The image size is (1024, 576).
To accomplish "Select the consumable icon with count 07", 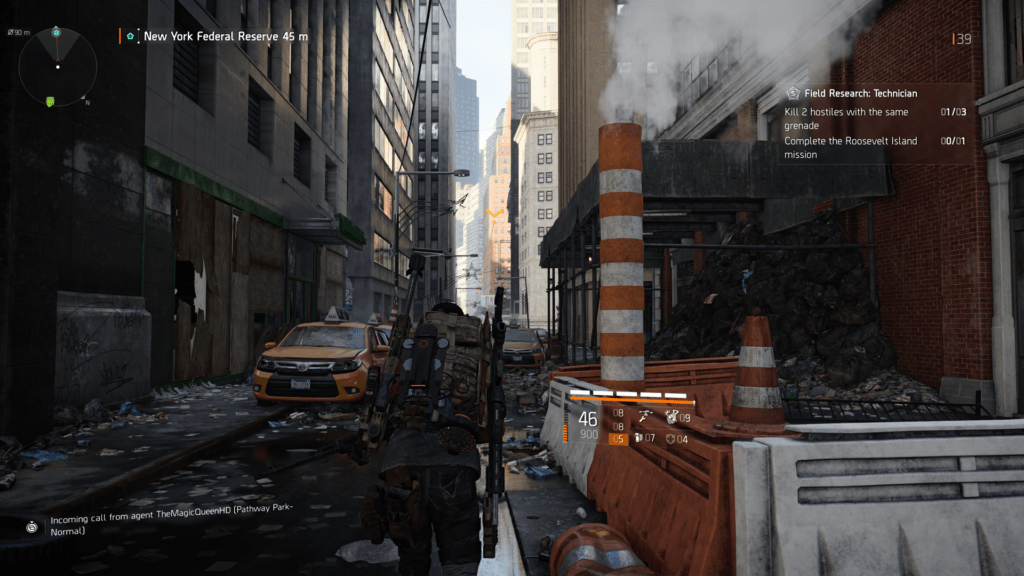I will pyautogui.click(x=640, y=439).
